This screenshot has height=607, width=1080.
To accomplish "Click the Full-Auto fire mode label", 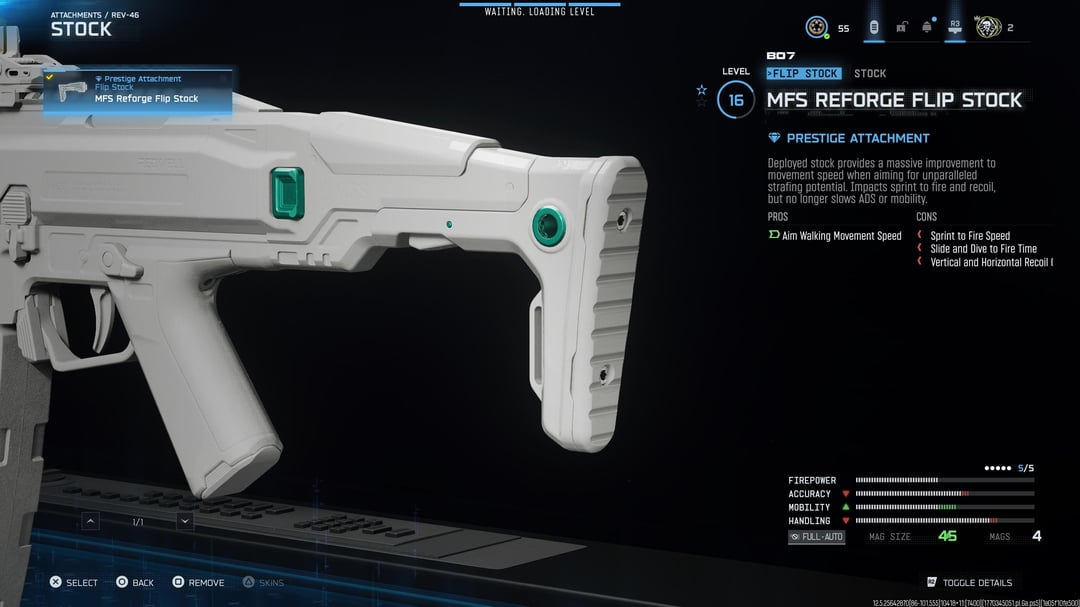I will (817, 537).
